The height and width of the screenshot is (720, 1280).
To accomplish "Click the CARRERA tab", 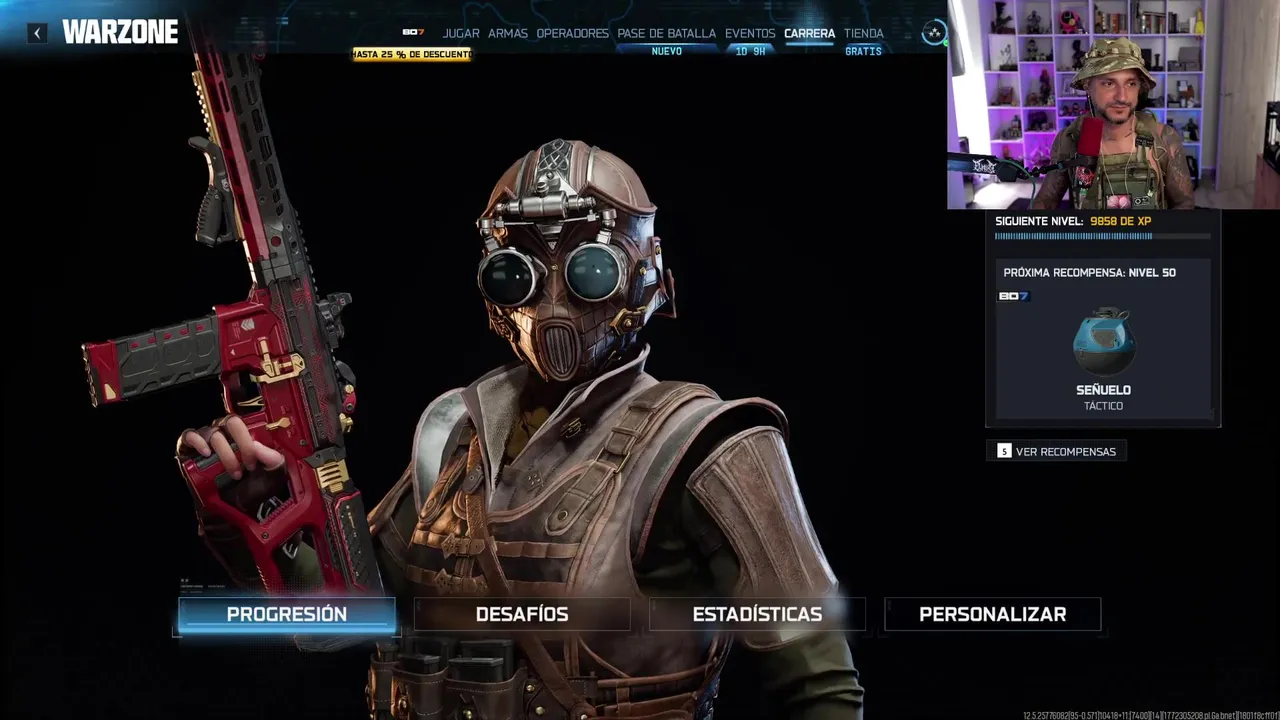I will [809, 33].
